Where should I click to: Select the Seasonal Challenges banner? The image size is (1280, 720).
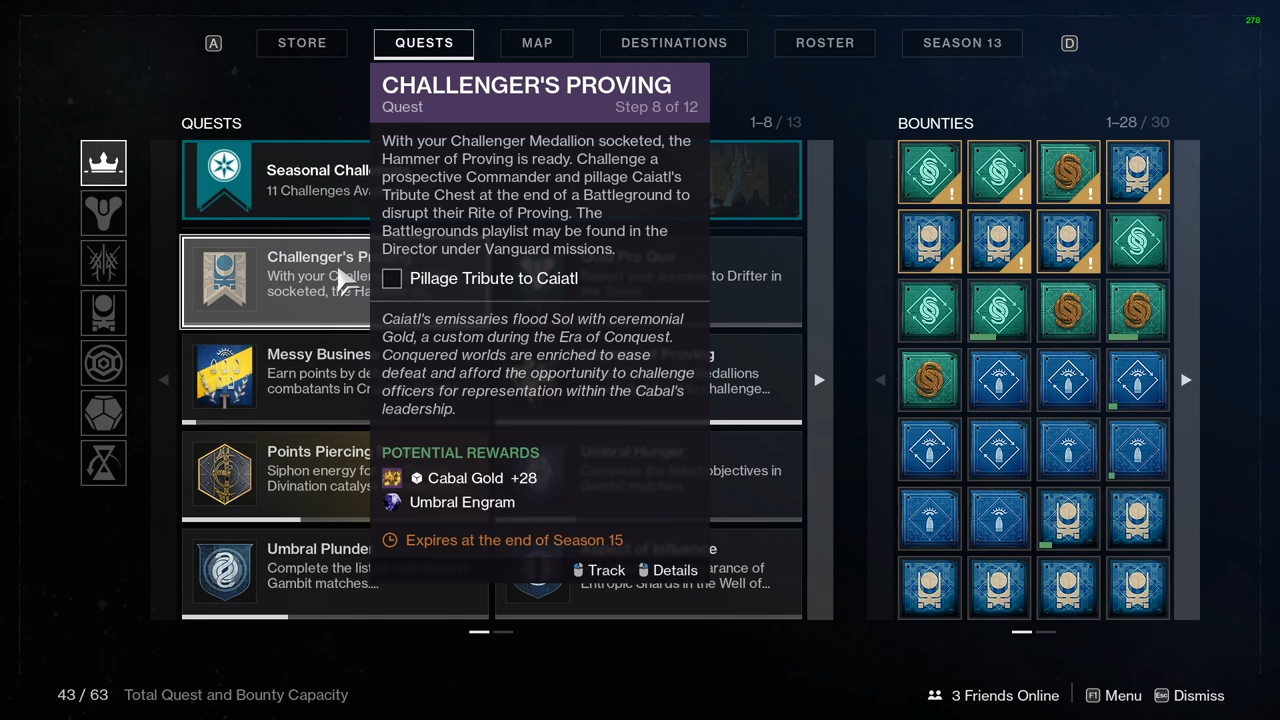click(275, 180)
